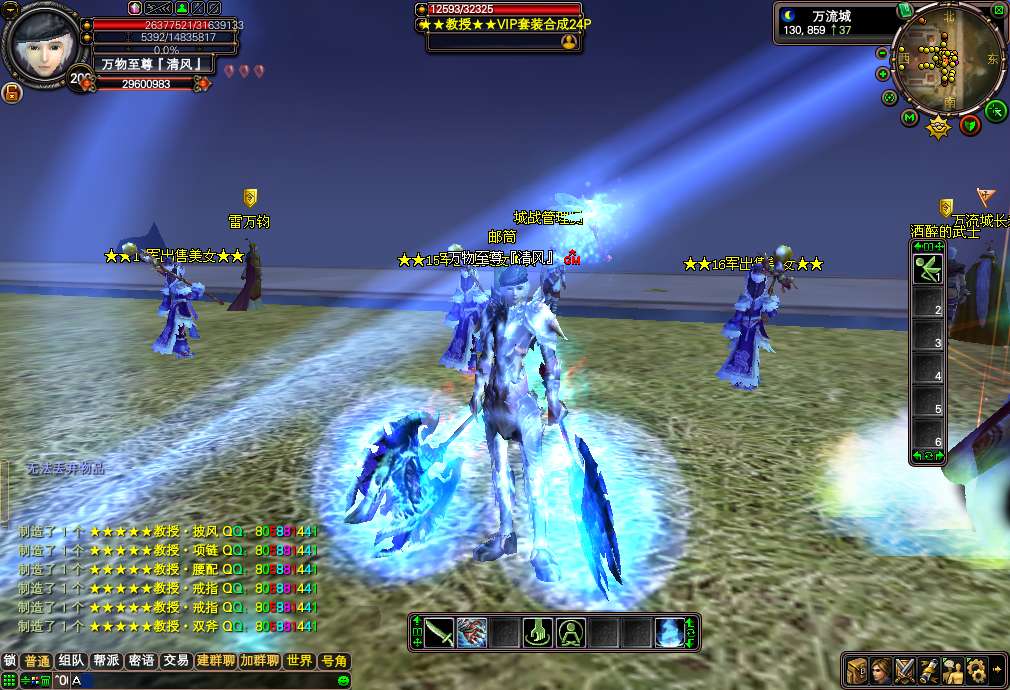Image resolution: width=1010 pixels, height=690 pixels.
Task: Select the 世界 world chat tab
Action: click(299, 661)
